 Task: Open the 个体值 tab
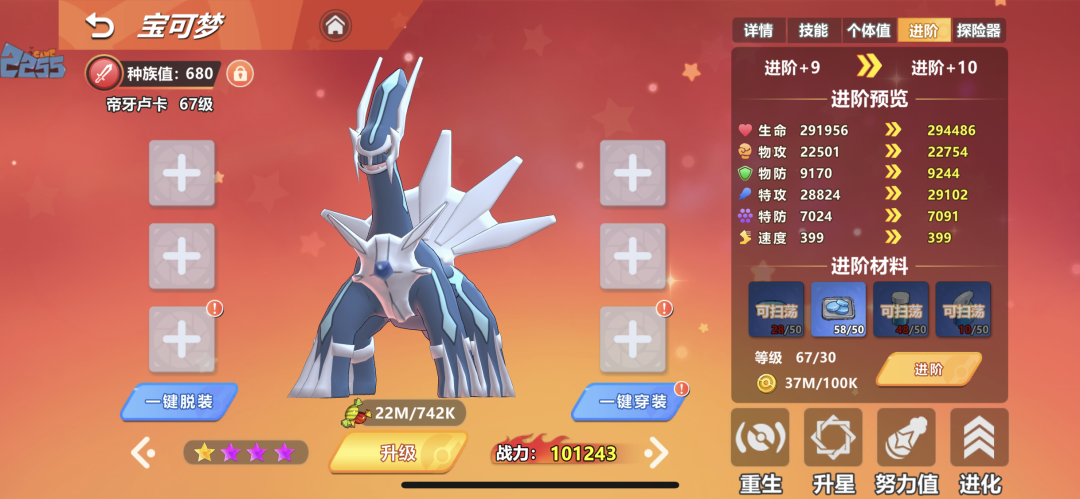click(x=868, y=31)
